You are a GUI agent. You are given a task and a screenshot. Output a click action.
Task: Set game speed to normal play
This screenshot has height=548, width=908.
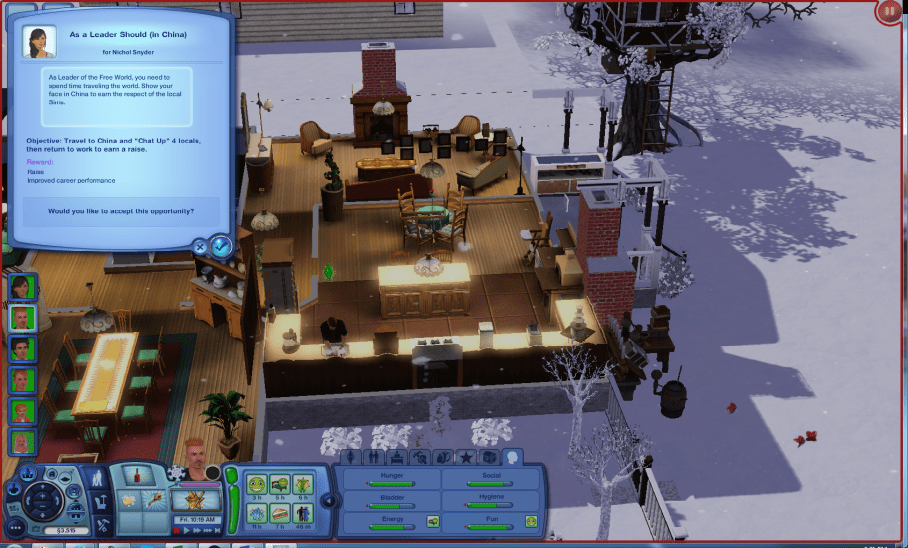click(x=187, y=531)
